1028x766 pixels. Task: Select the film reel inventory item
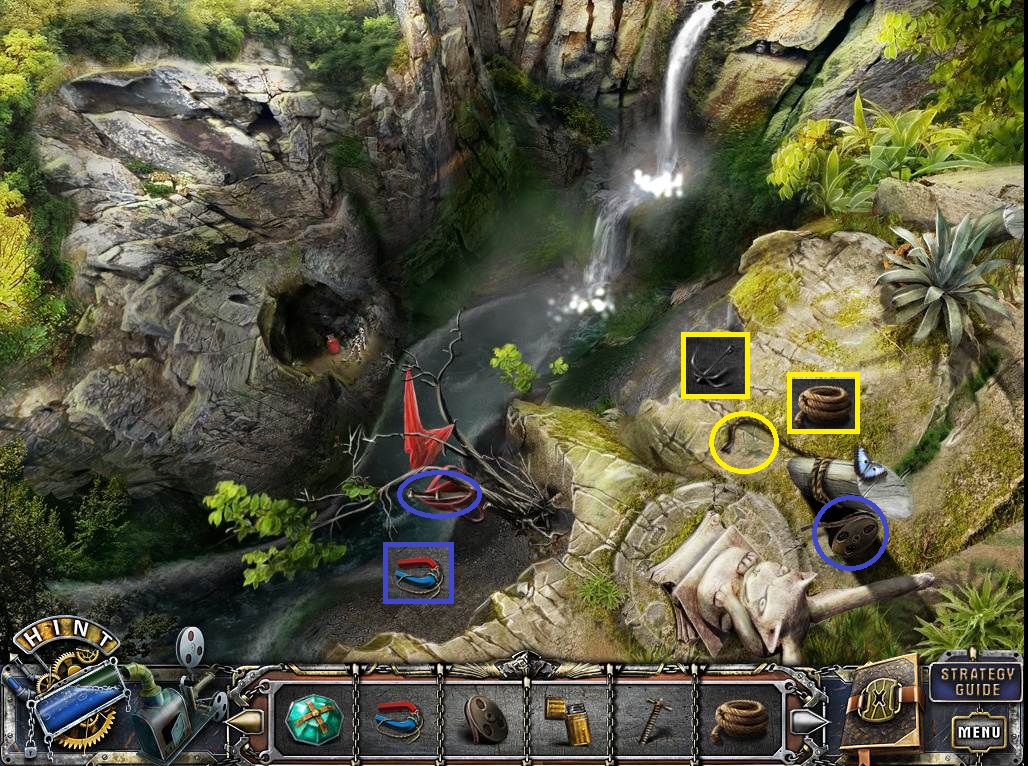pyautogui.click(x=485, y=719)
